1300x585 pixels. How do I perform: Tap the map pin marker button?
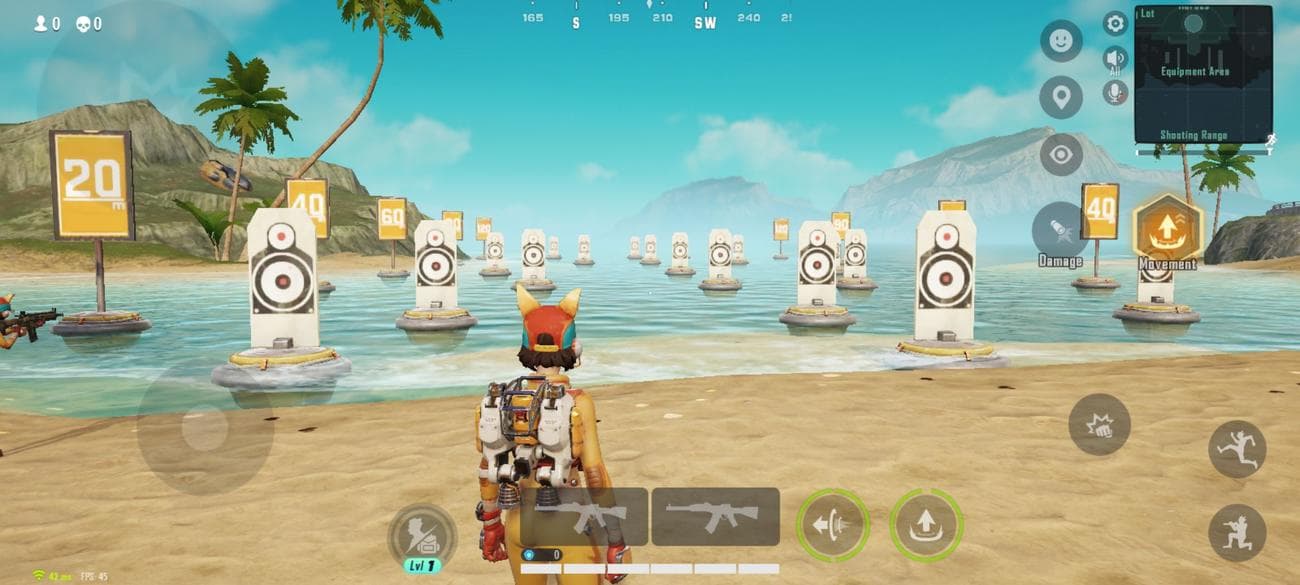click(x=1060, y=98)
